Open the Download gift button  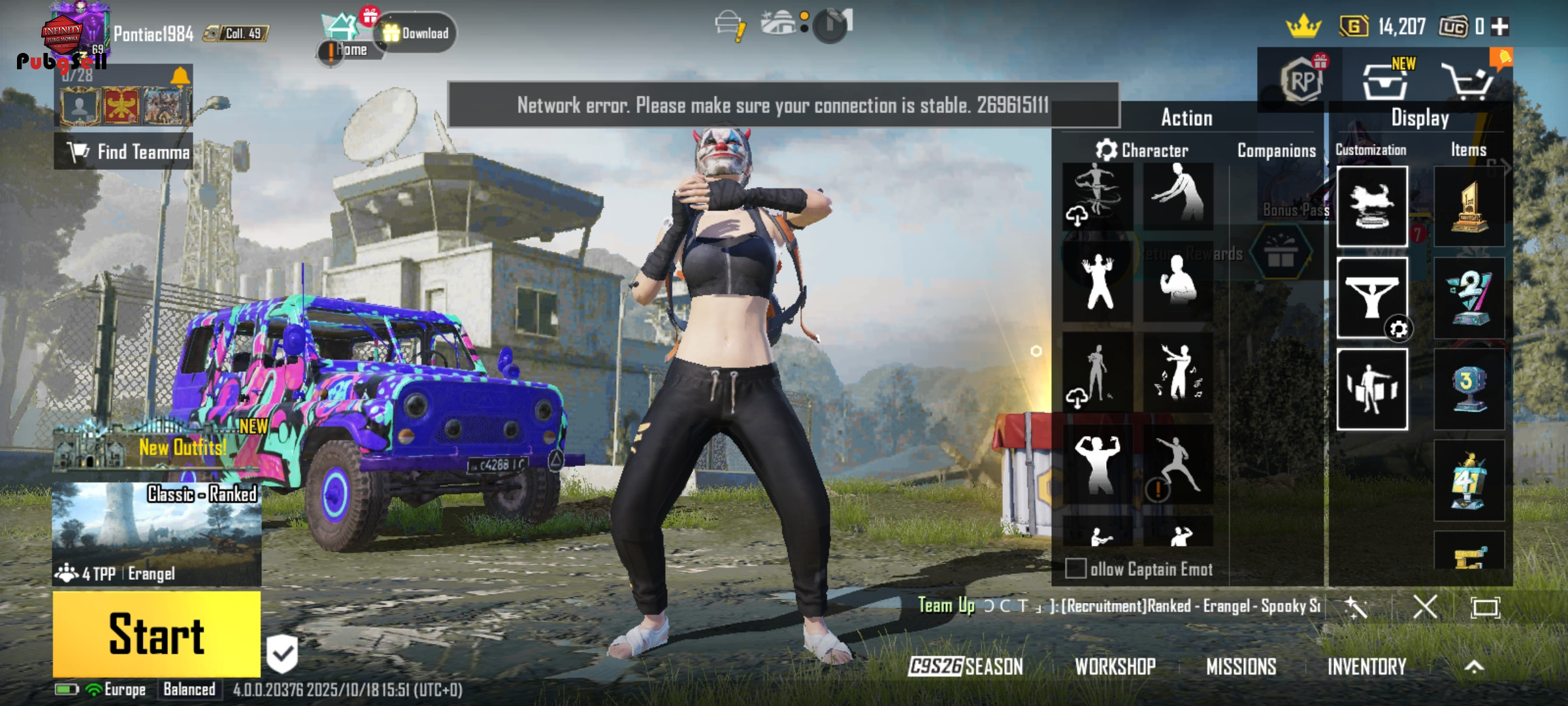pos(416,33)
